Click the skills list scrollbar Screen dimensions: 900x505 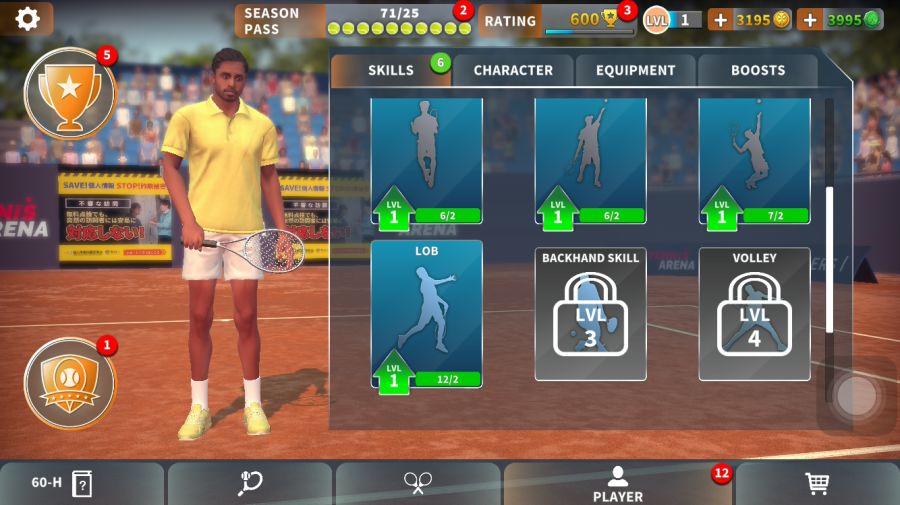[828, 258]
